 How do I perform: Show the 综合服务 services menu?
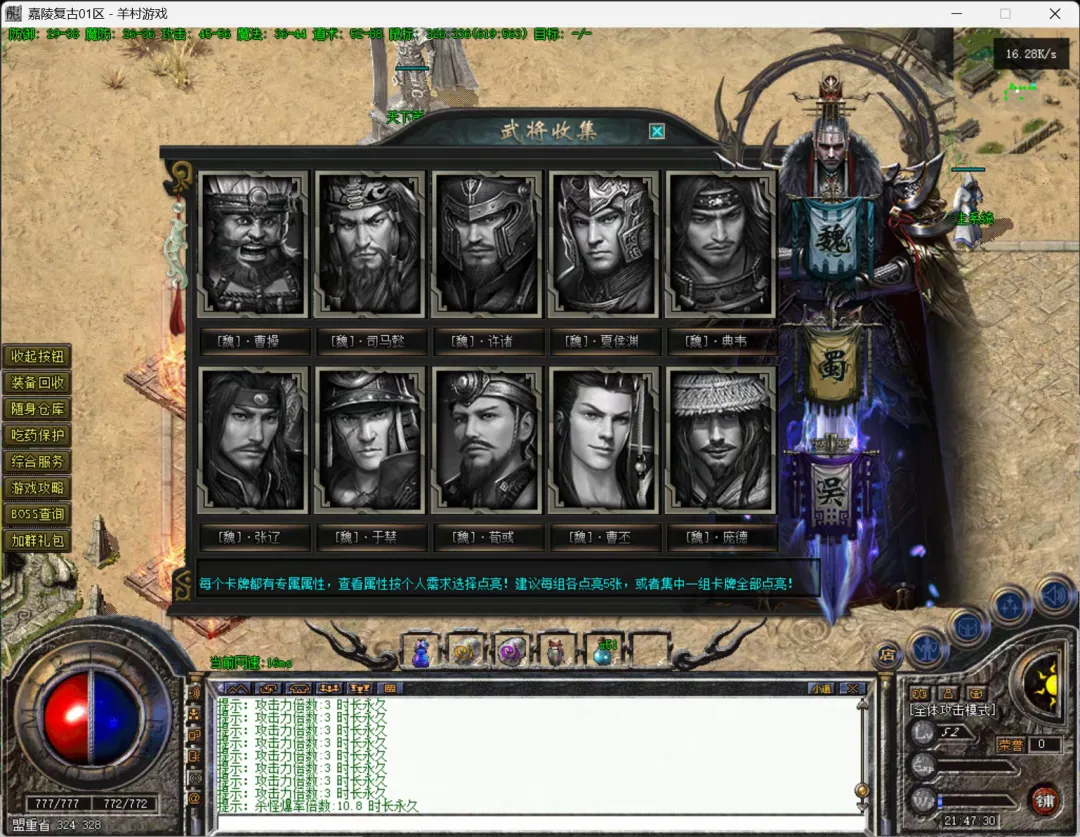tap(37, 462)
